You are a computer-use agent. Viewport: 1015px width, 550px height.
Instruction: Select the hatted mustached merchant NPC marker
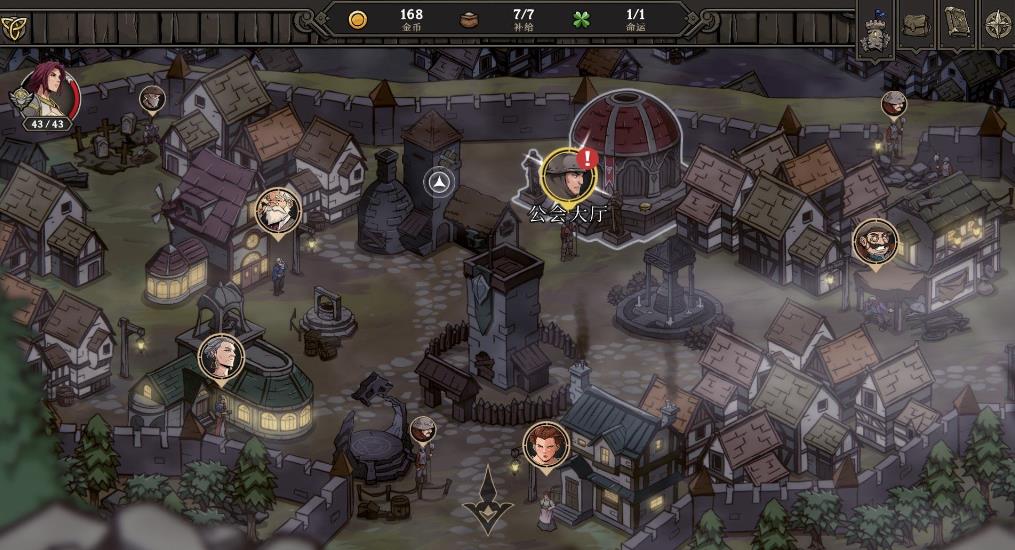[874, 242]
